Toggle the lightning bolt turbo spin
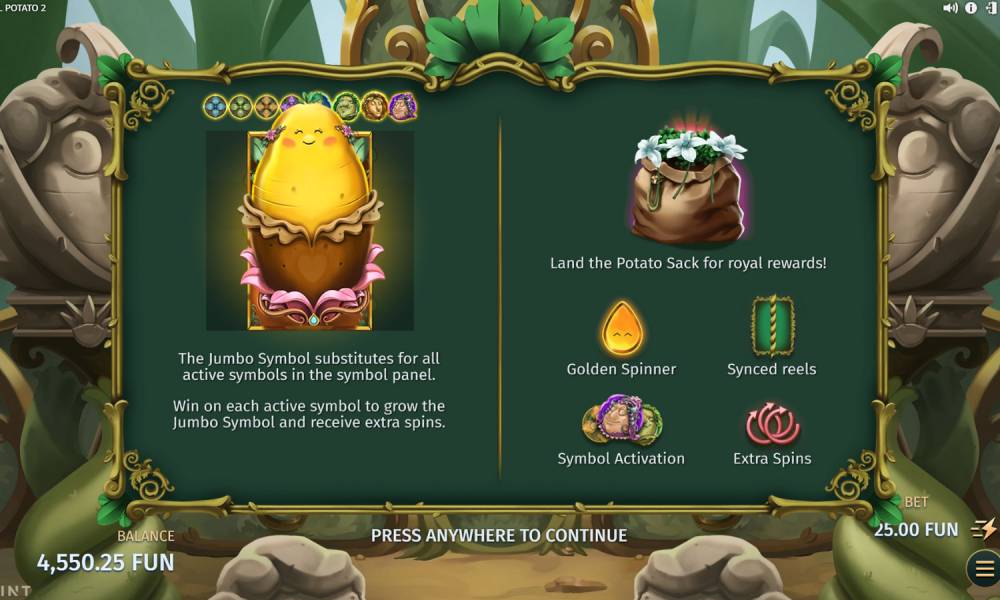 pyautogui.click(x=984, y=529)
